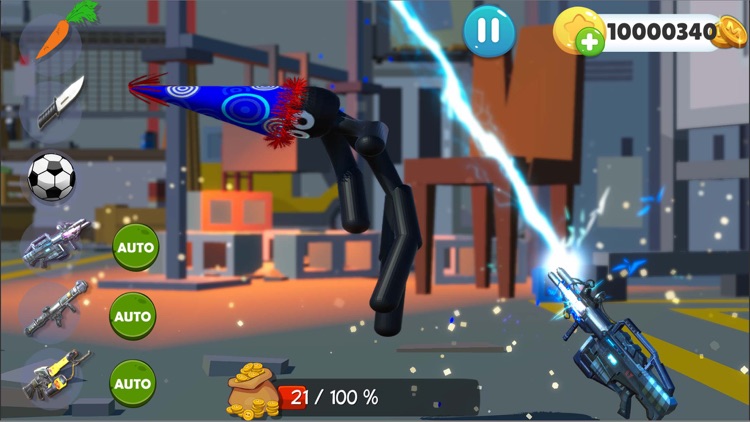The image size is (750, 422).
Task: Select the purple laser rifle
Action: click(x=57, y=245)
